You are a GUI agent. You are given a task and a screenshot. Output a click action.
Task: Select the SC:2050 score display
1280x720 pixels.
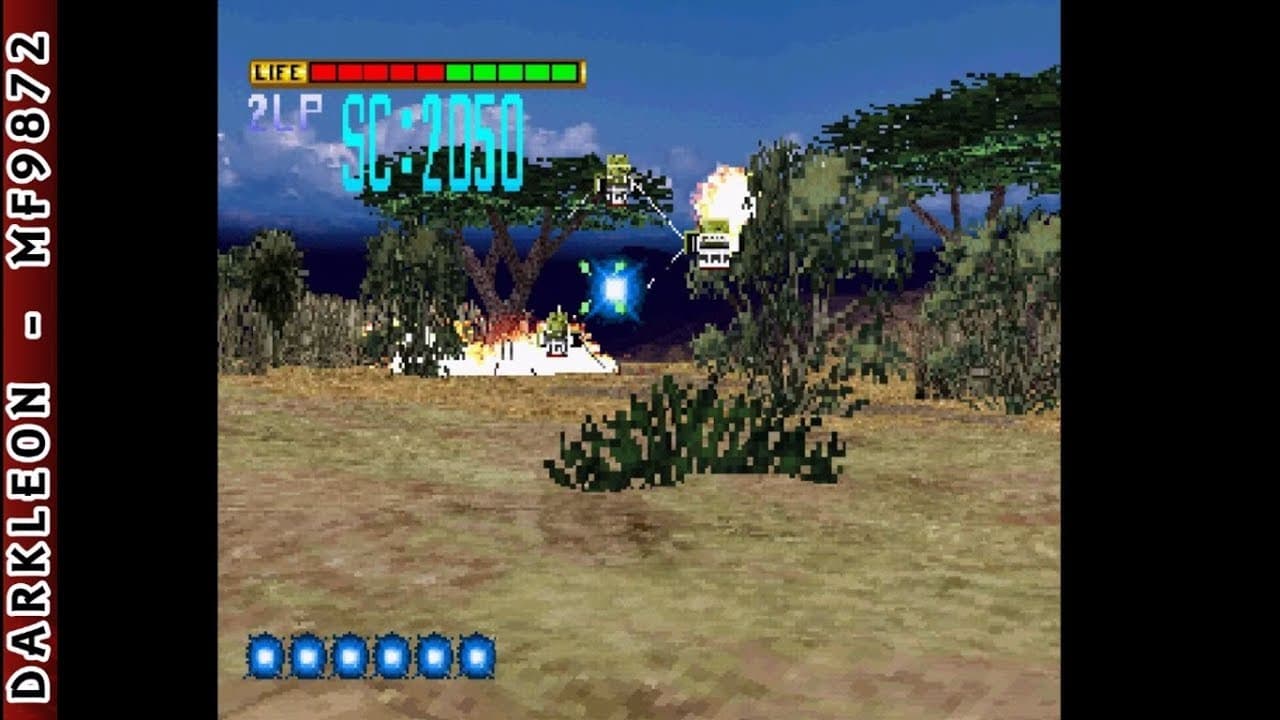coord(435,135)
